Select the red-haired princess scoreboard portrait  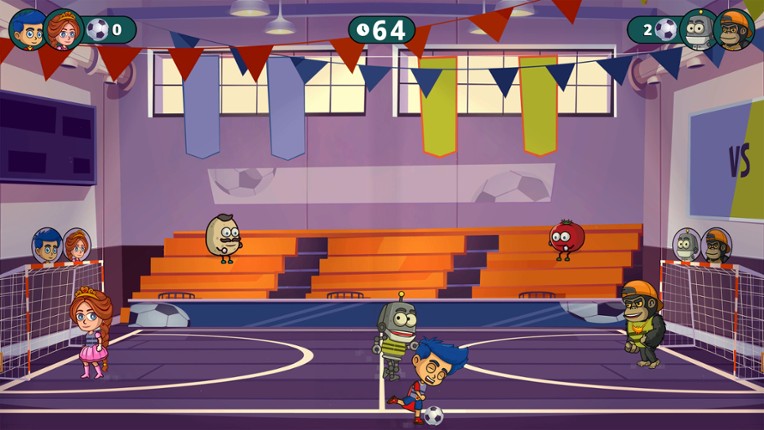[x=64, y=30]
